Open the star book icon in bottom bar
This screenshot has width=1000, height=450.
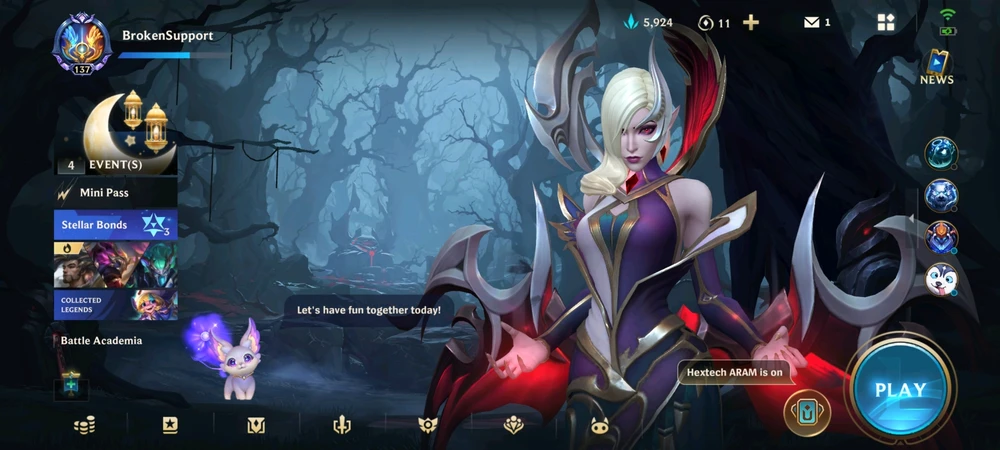(x=170, y=425)
